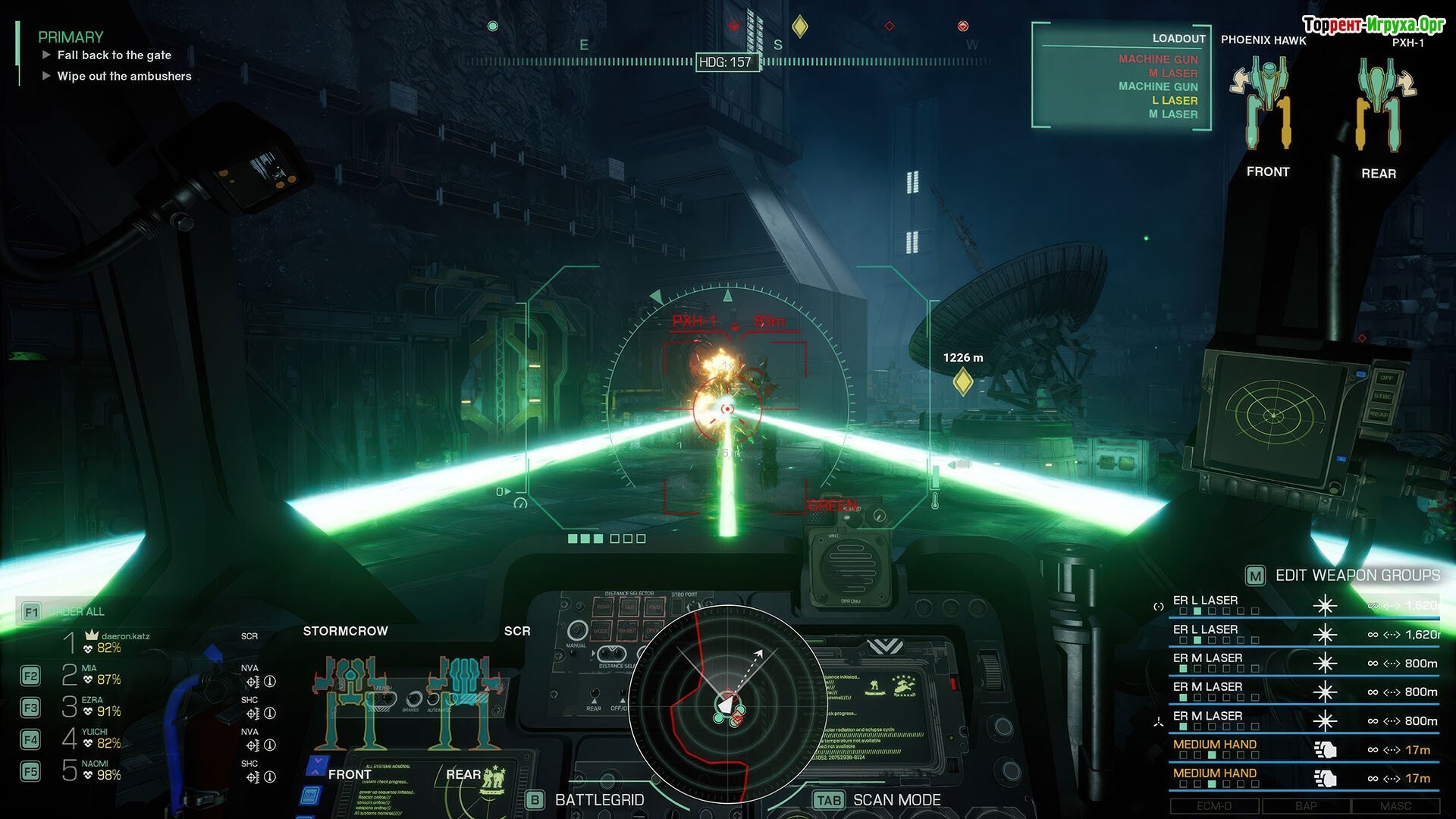Click the 1226 m yellow waypoint marker
1456x819 pixels.
963,381
